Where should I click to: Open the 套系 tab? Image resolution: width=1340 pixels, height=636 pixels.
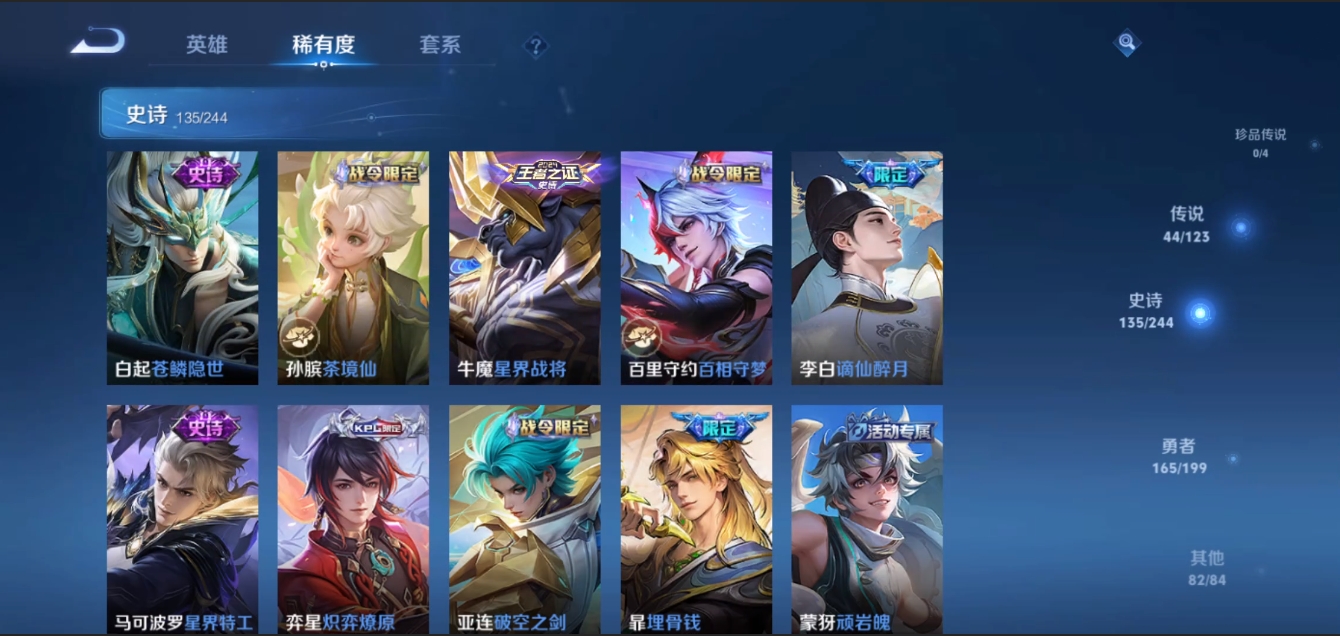[x=440, y=45]
